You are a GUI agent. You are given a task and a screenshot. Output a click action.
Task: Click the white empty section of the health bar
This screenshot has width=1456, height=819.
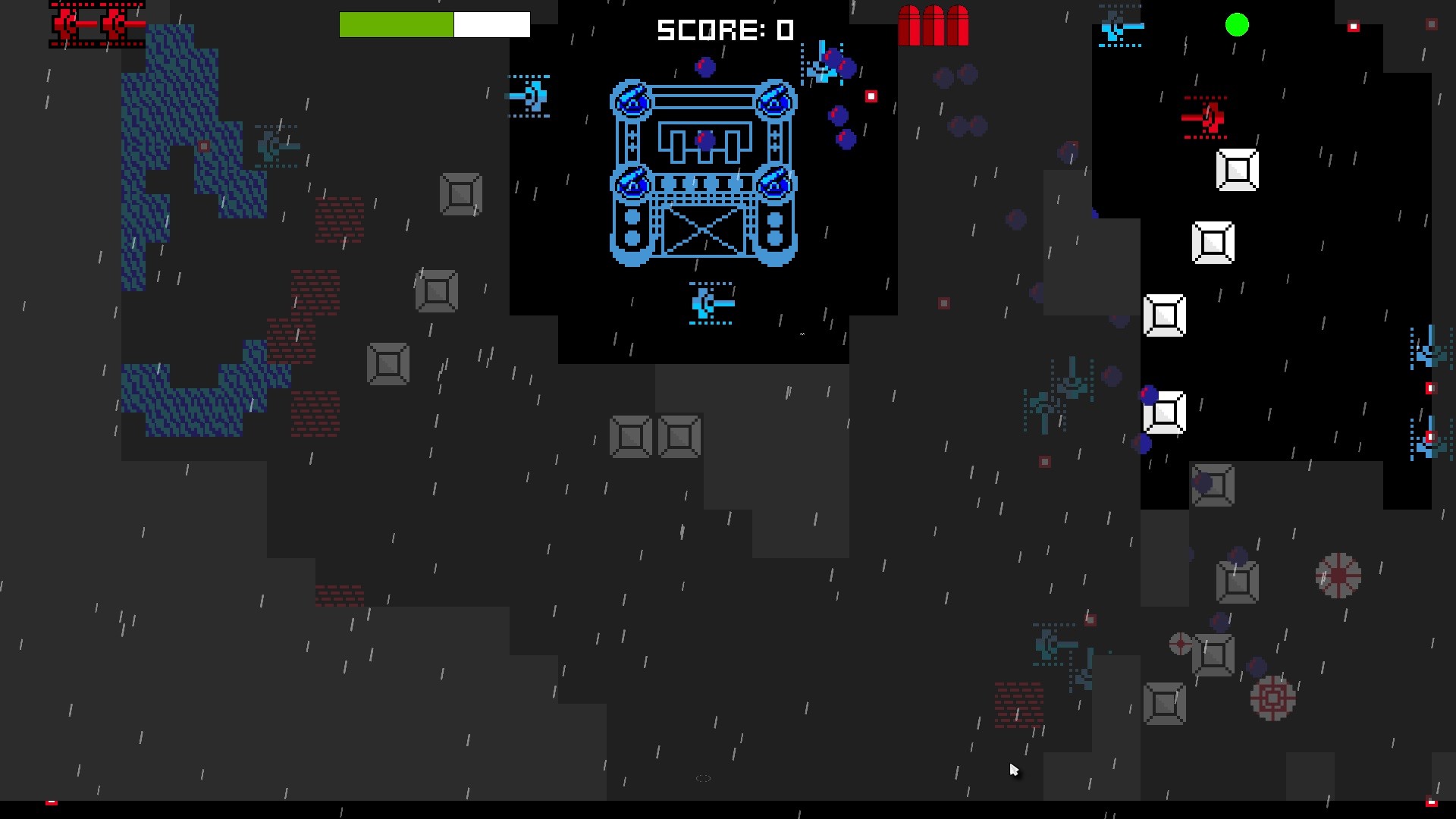(491, 24)
